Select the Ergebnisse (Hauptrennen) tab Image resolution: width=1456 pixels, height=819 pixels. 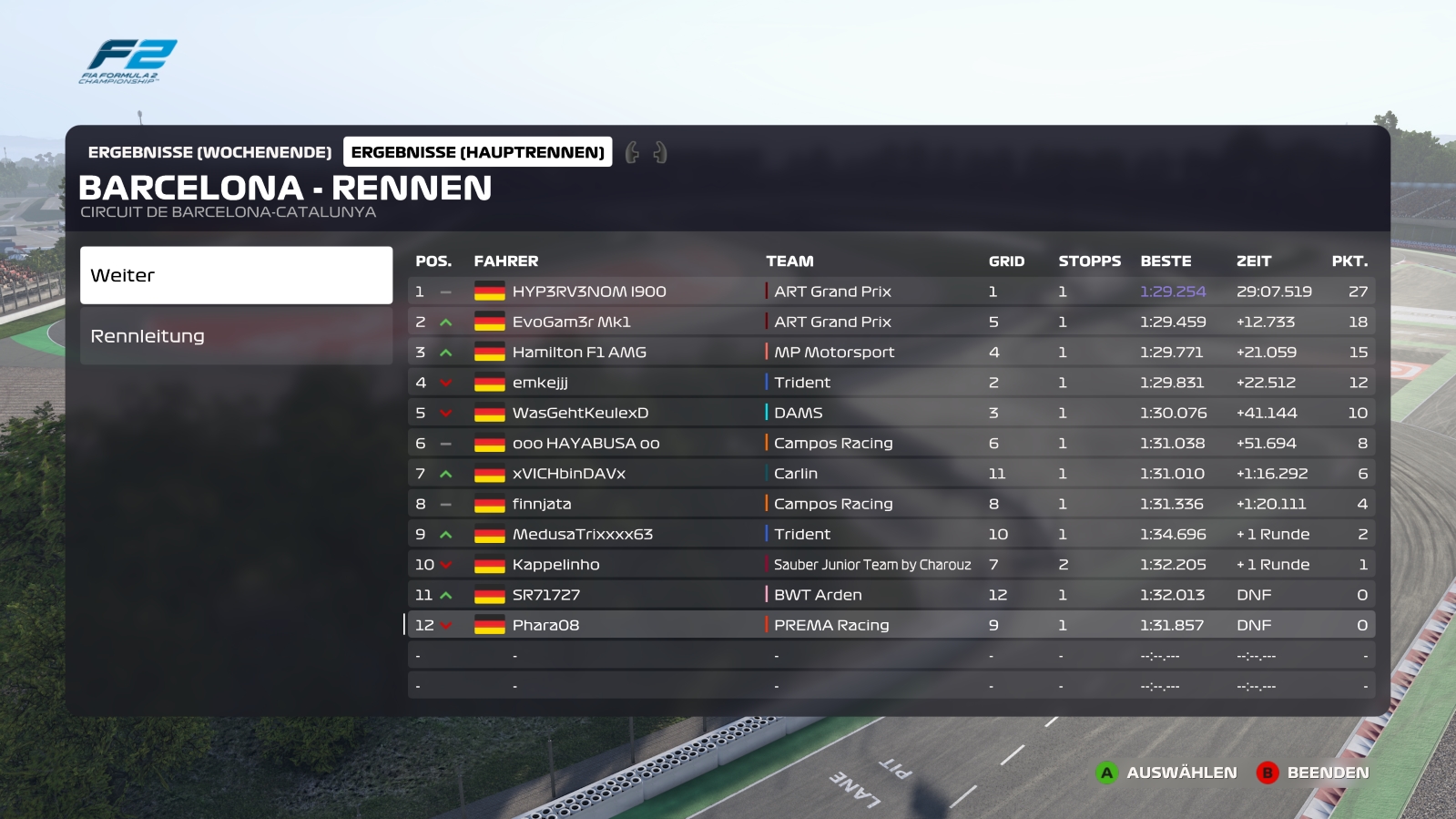click(x=477, y=152)
